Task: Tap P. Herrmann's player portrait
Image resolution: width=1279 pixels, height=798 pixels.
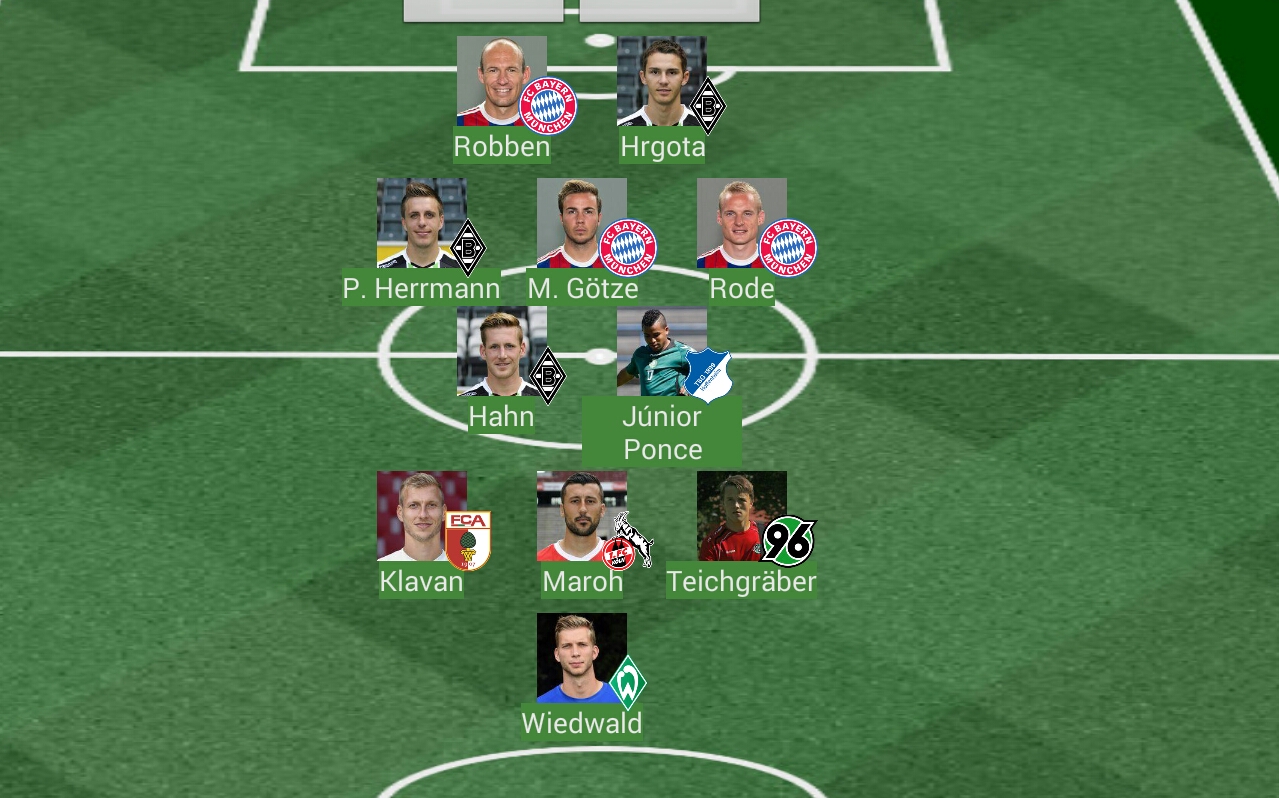Action: pyautogui.click(x=421, y=223)
